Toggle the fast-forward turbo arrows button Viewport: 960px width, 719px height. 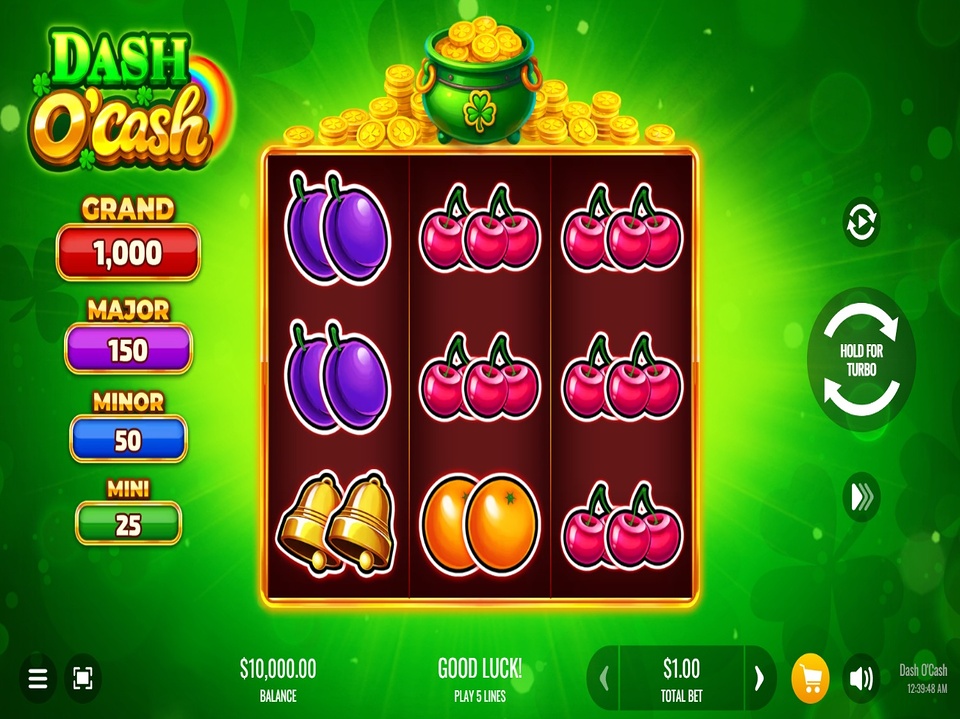point(861,499)
